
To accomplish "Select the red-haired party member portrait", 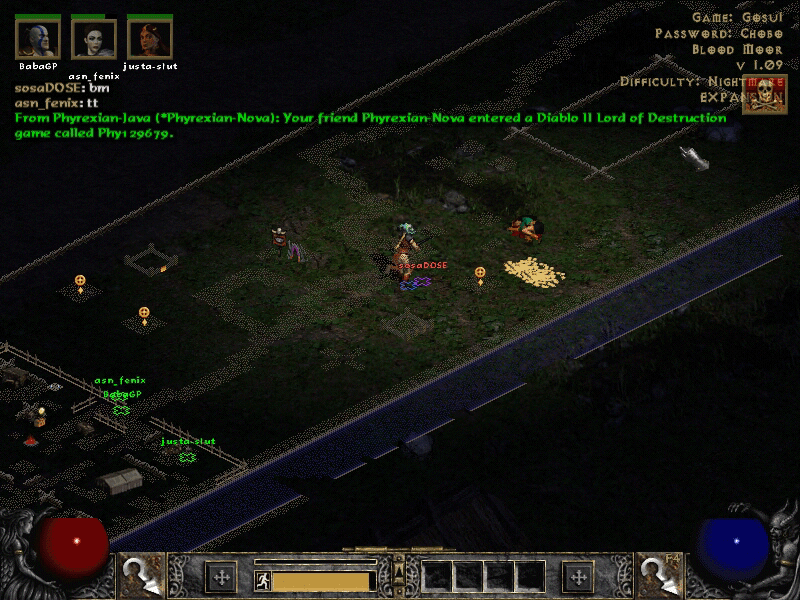I will pyautogui.click(x=149, y=39).
